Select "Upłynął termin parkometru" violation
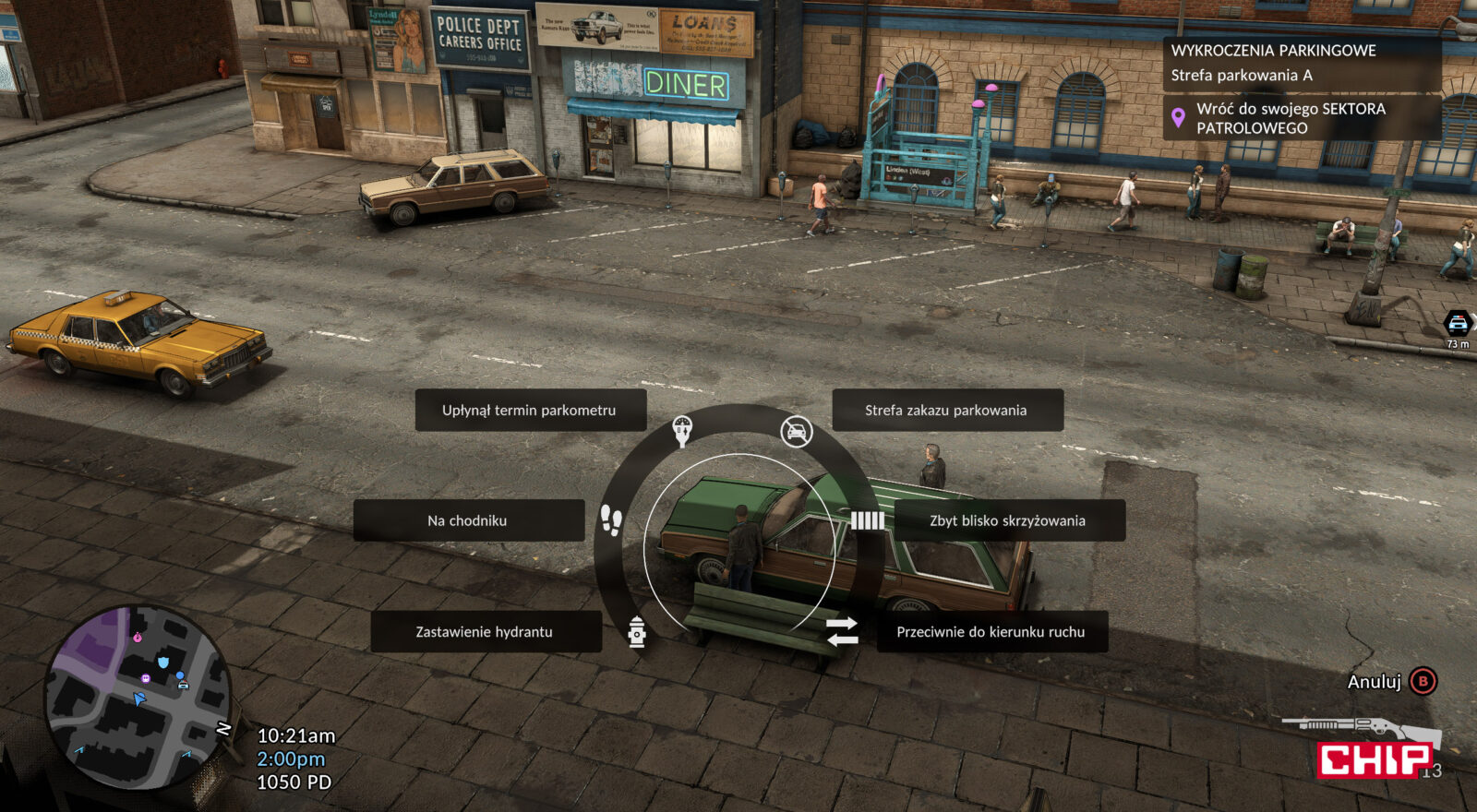 tap(530, 411)
